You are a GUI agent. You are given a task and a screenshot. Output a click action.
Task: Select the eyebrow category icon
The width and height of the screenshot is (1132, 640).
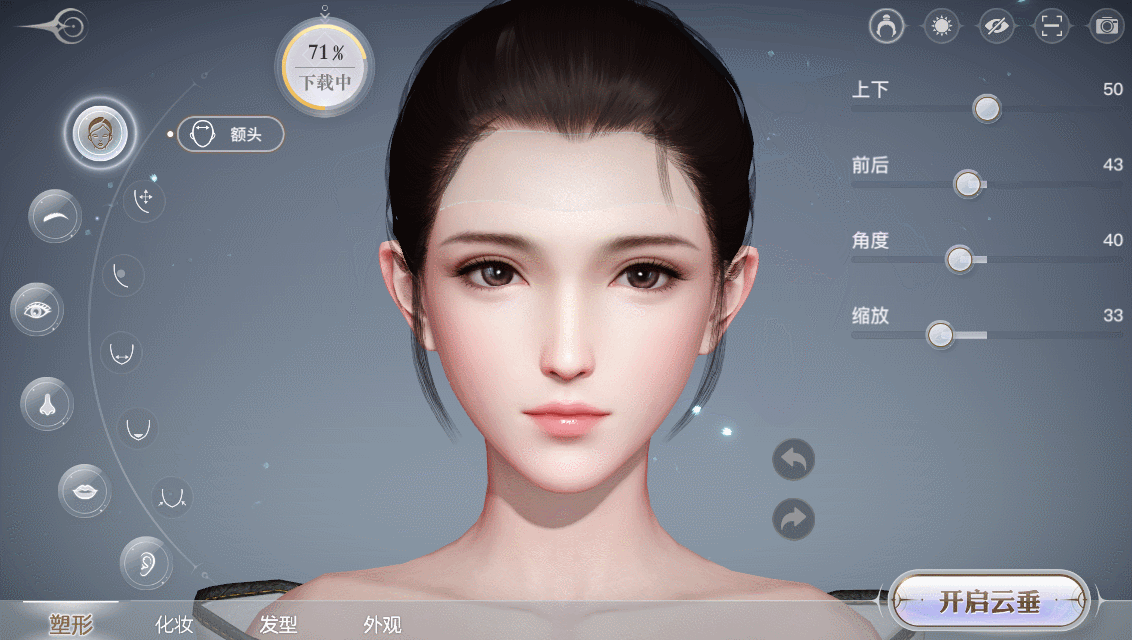tap(55, 215)
